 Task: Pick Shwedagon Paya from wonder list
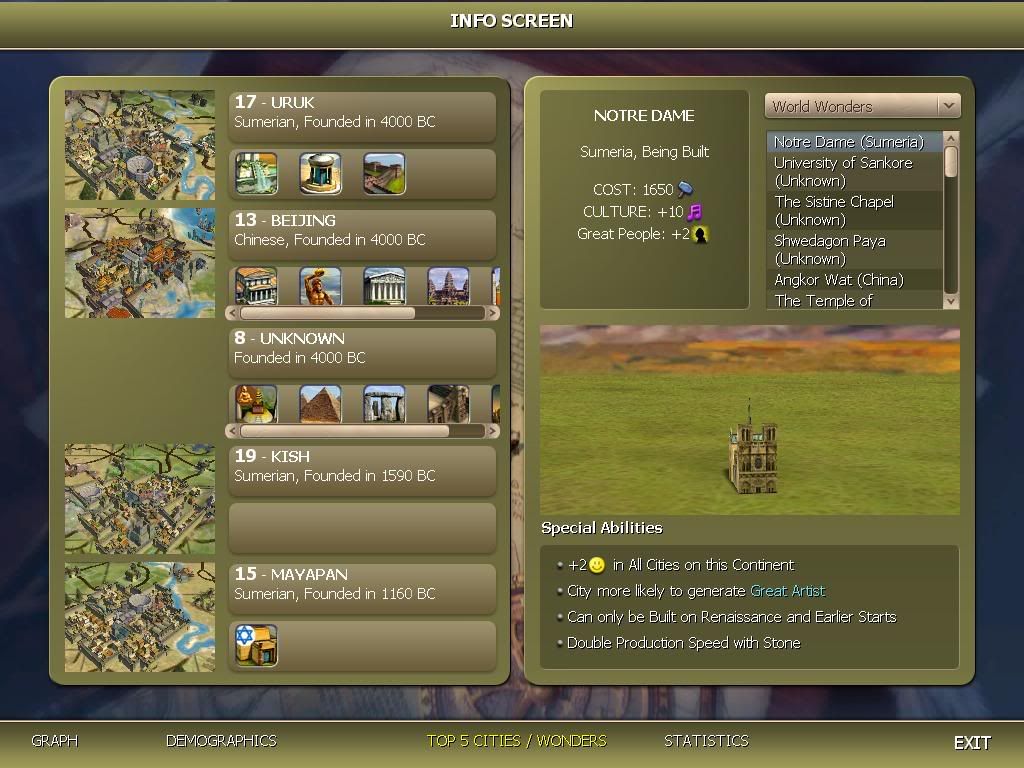(829, 249)
